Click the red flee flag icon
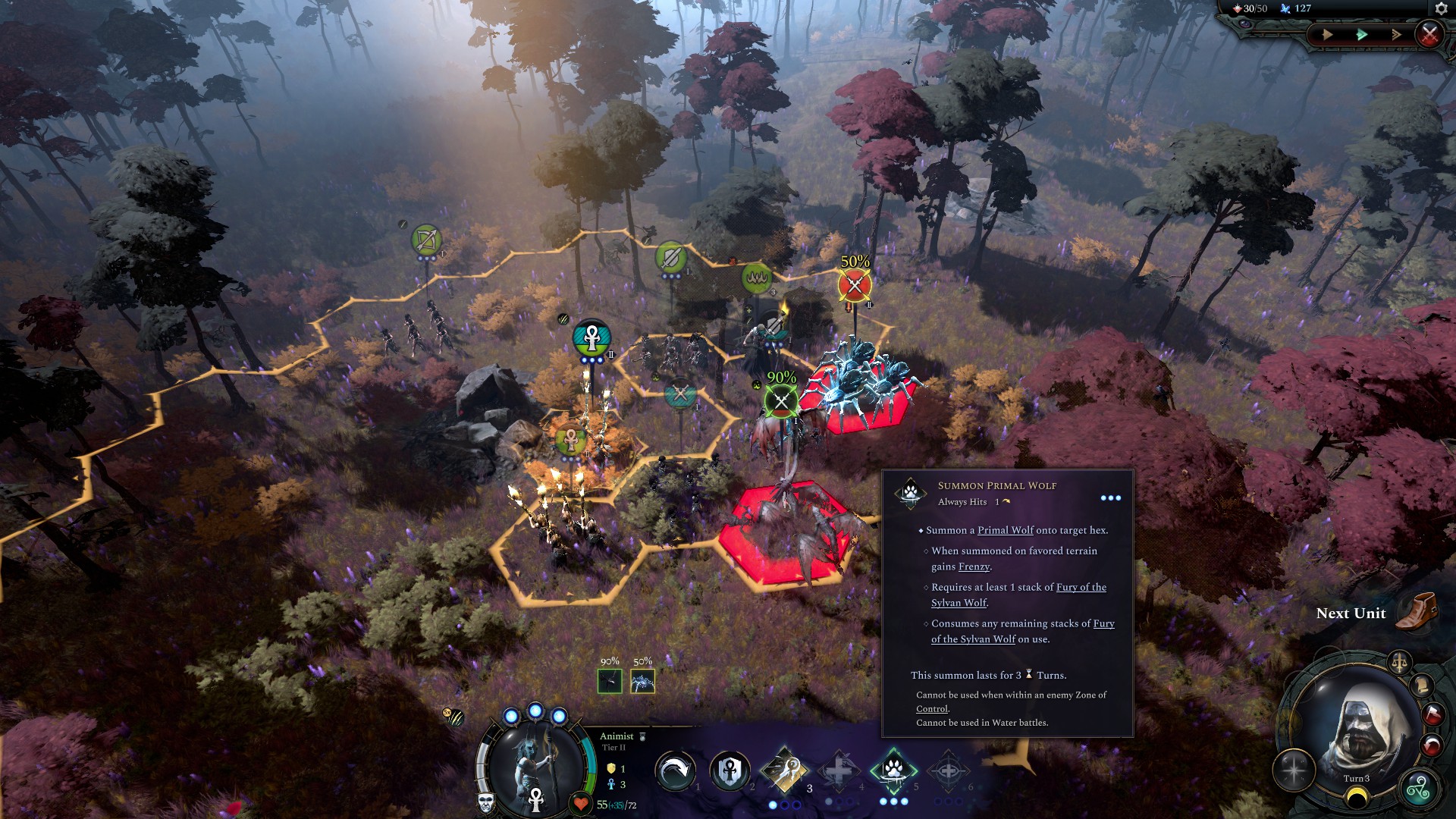The image size is (1456, 819). (1432, 714)
